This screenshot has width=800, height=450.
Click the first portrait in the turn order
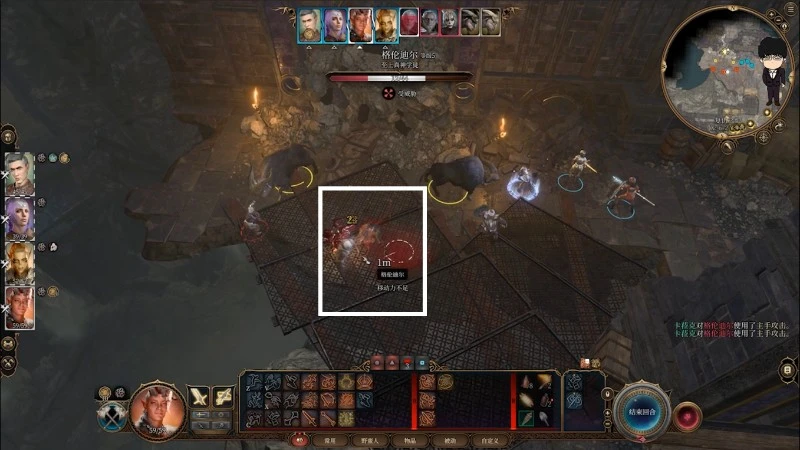click(310, 24)
